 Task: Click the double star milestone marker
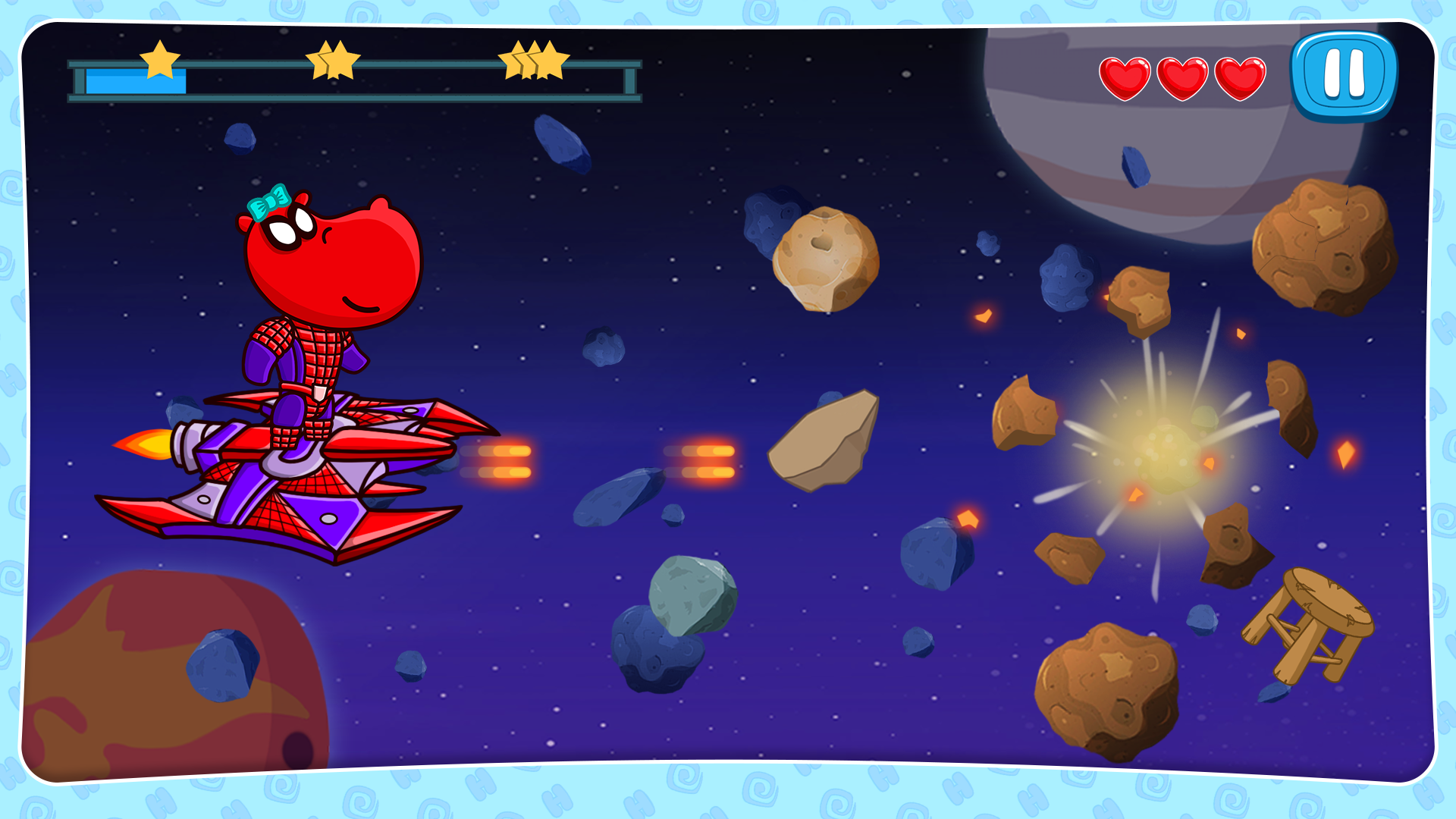click(334, 62)
